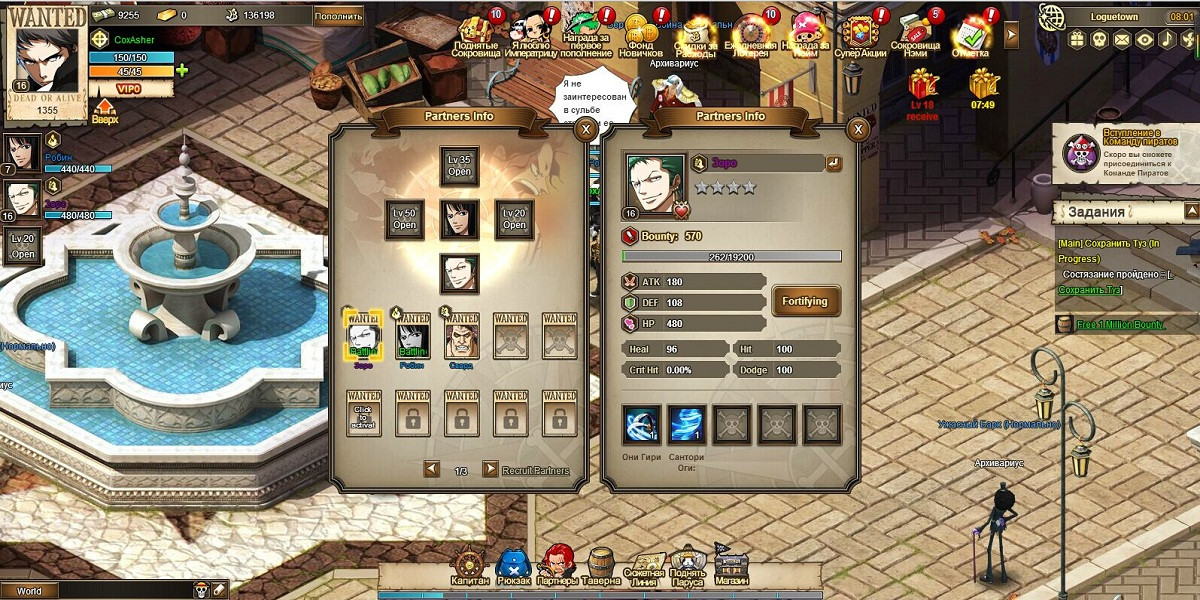Viewport: 1200px width, 600px height.
Task: Click the 'Click to activate' wanted slot
Action: [364, 412]
